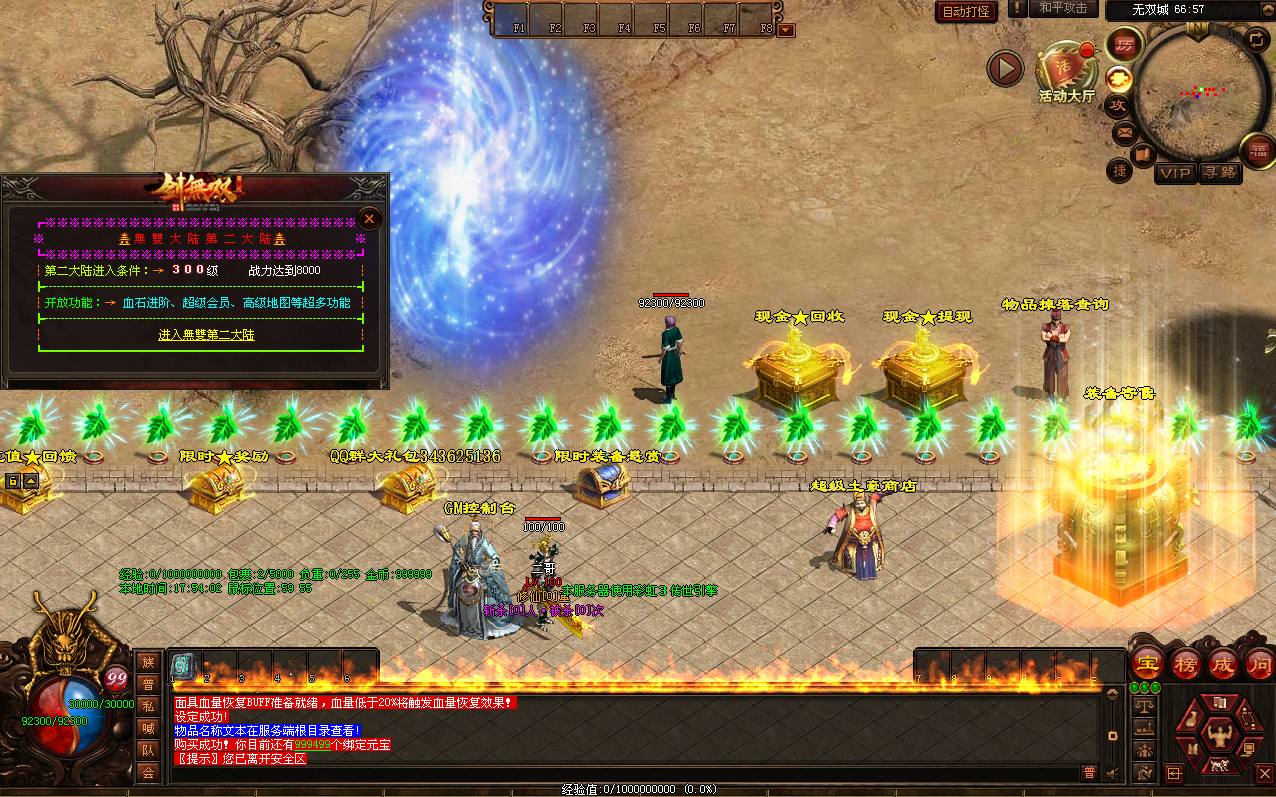The image size is (1276, 797).
Task: Toggle the 自动打怪 auto-fight button
Action: tap(967, 11)
